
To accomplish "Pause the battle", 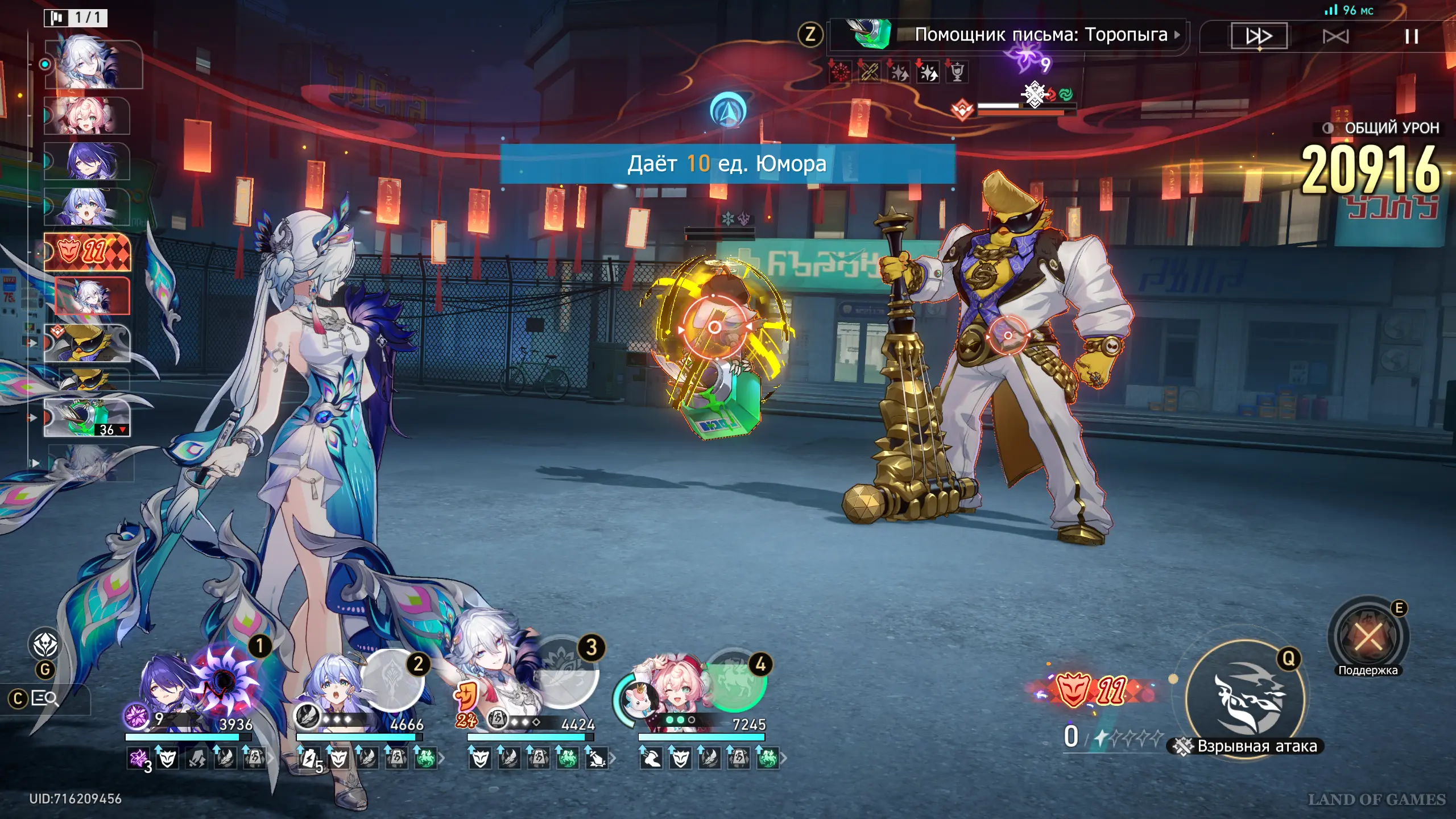I will [1411, 36].
